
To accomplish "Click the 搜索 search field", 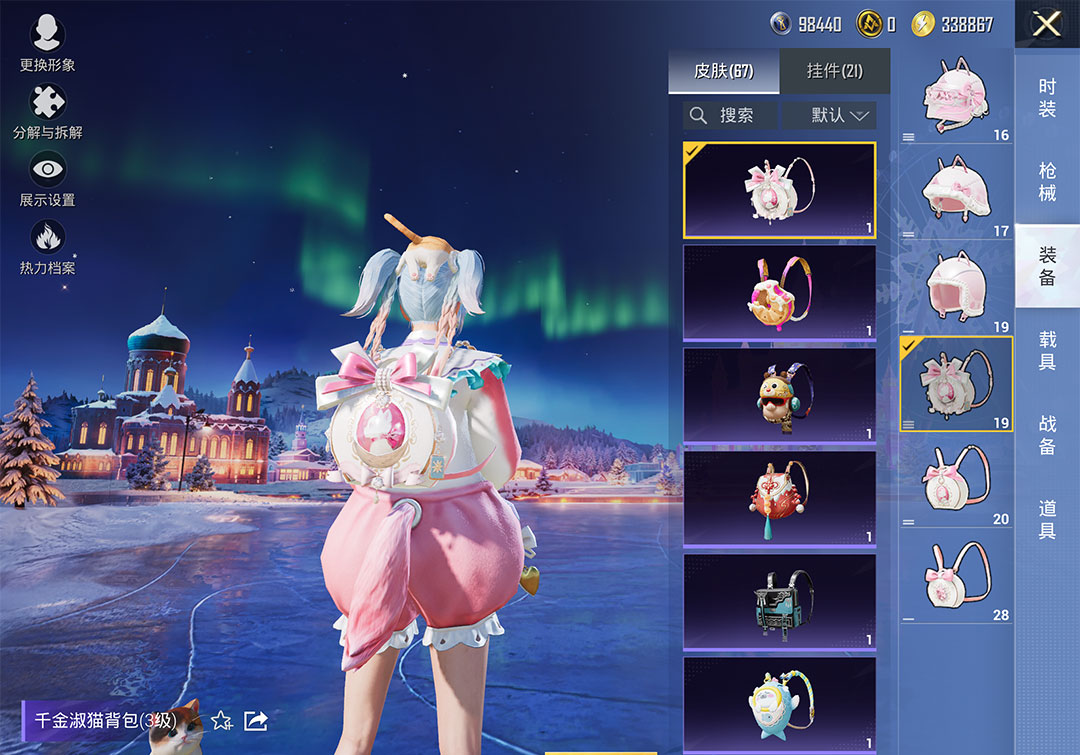I will [730, 115].
